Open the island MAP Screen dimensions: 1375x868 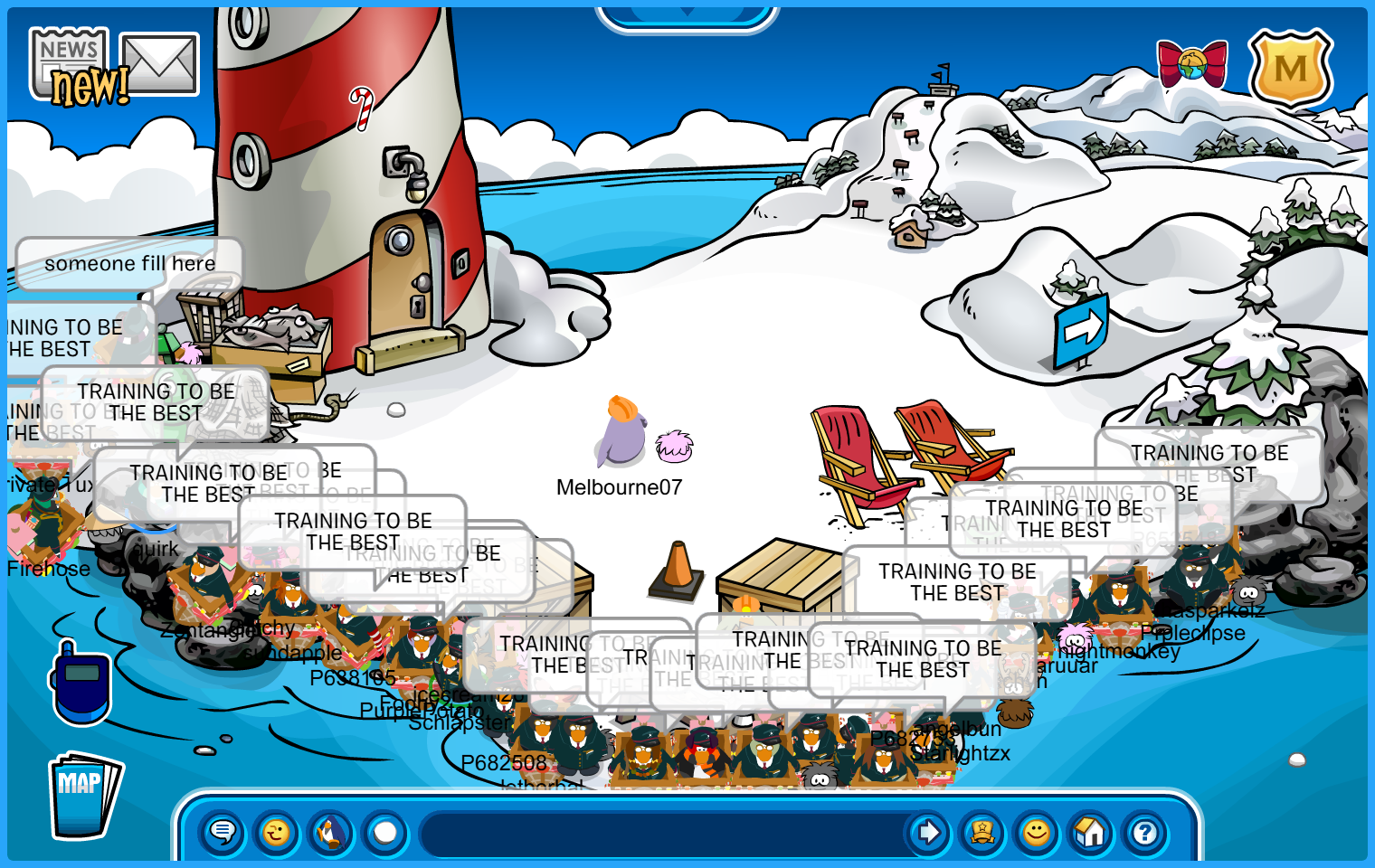(x=83, y=796)
